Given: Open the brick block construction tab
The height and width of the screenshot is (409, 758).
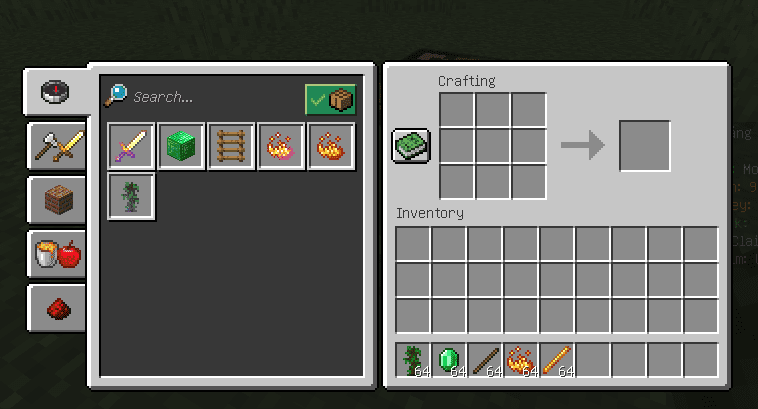Looking at the screenshot, I should tap(55, 201).
